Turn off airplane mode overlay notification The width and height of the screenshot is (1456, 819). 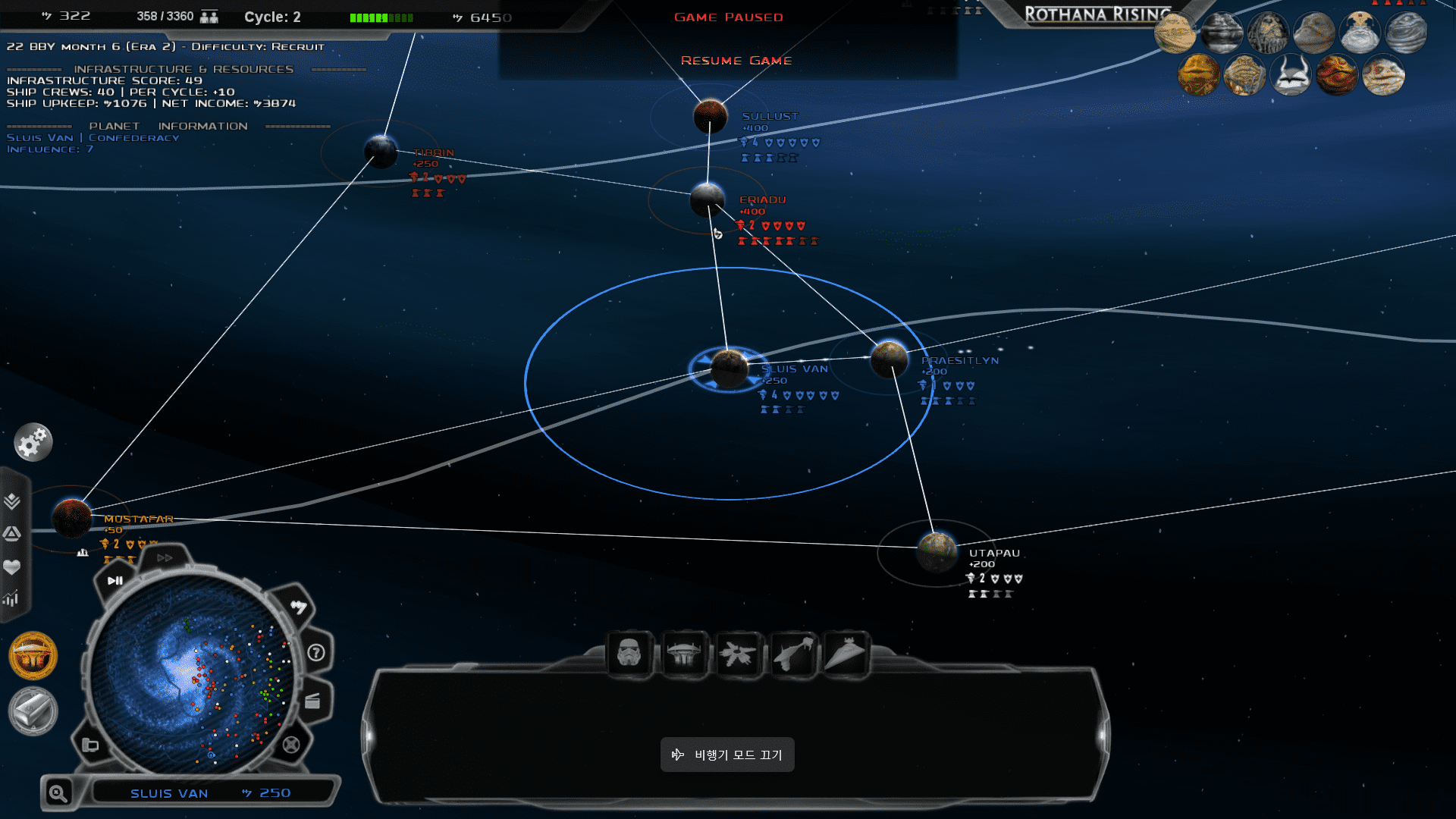tap(727, 755)
